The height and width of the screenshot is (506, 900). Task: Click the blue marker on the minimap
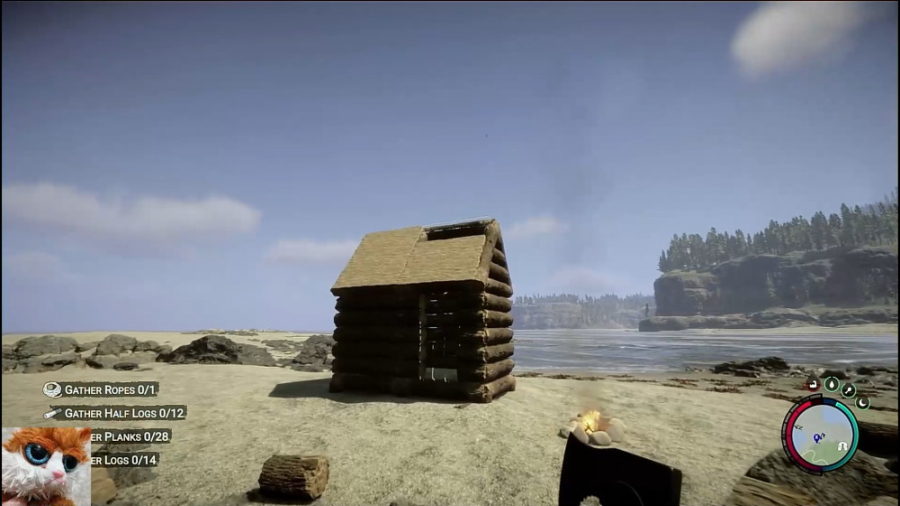click(x=818, y=438)
